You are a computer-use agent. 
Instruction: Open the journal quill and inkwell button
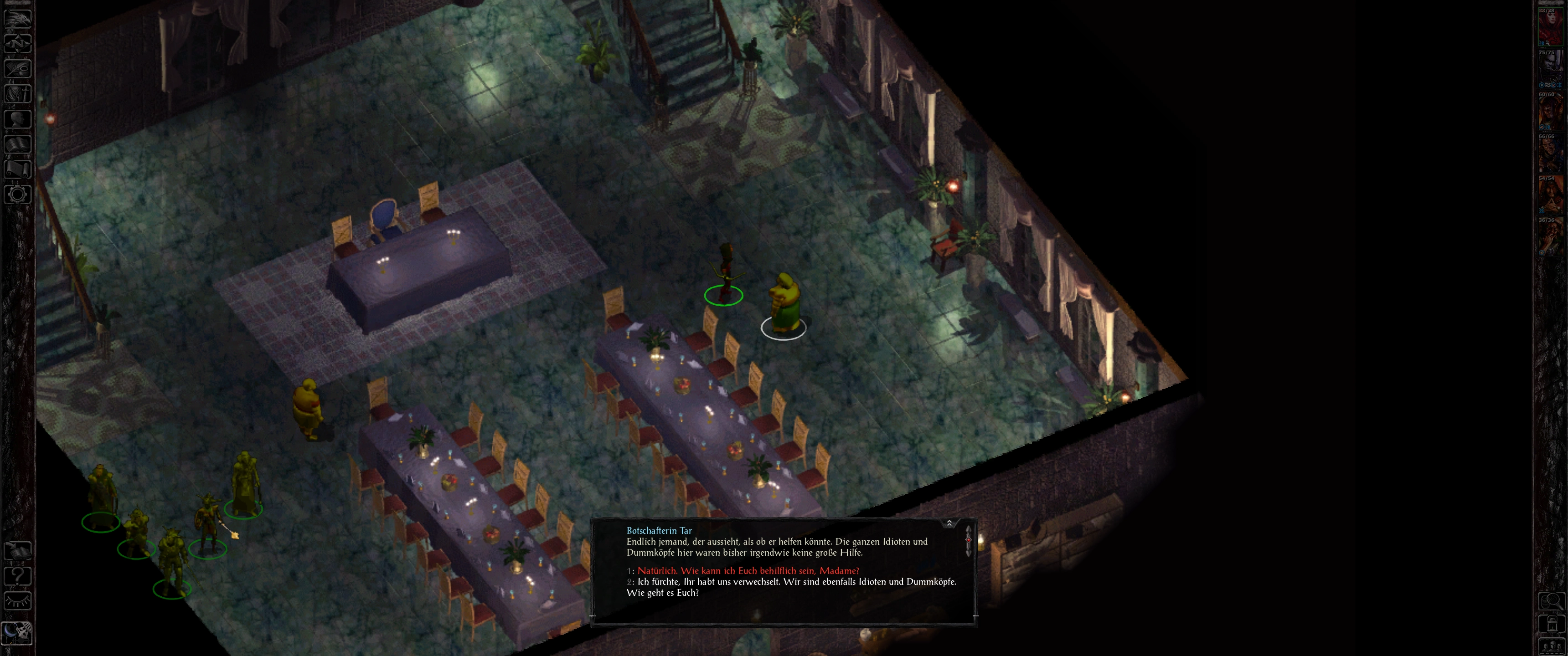(18, 68)
